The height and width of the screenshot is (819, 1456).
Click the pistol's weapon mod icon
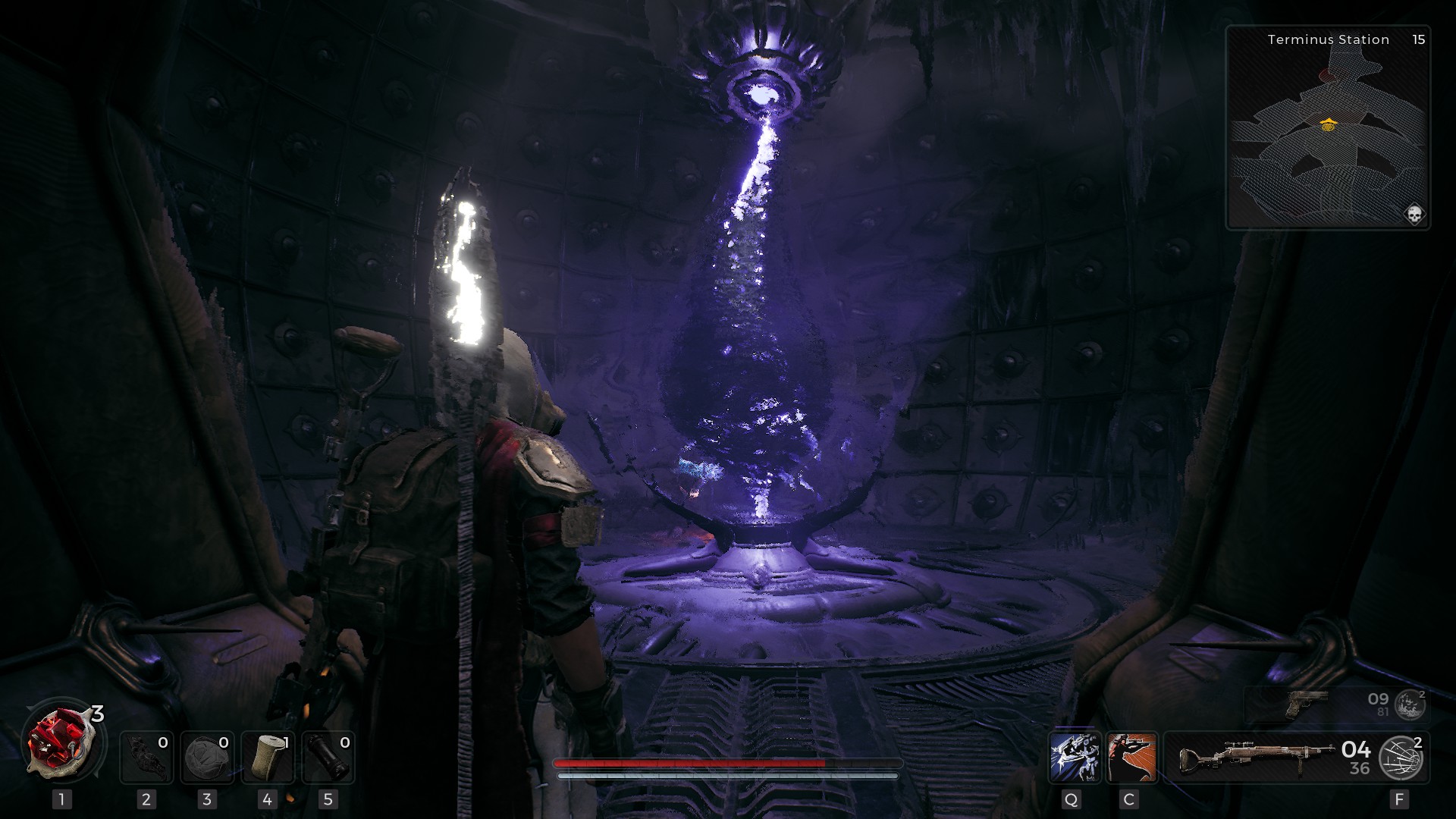(1410, 705)
